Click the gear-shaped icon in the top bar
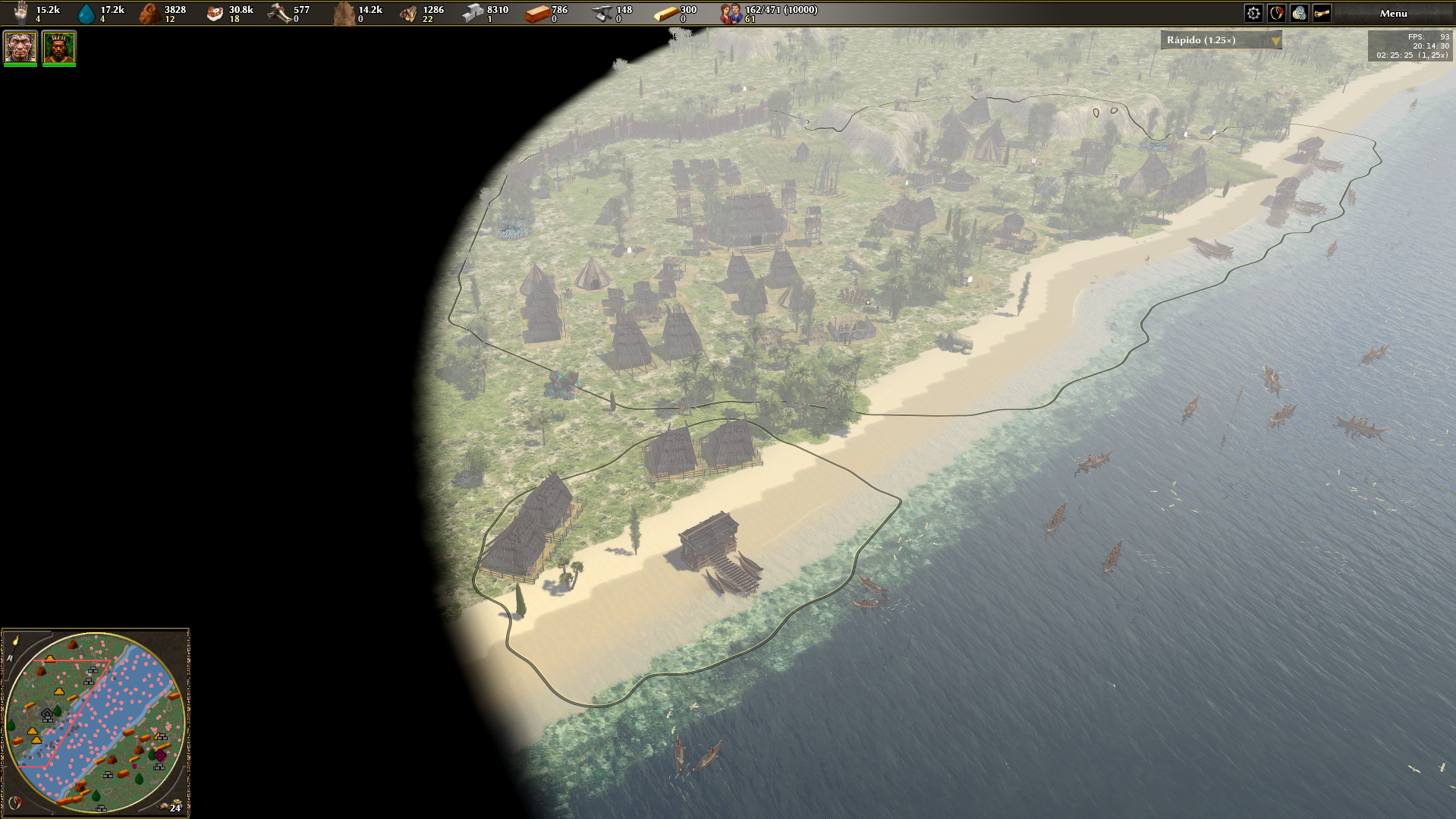This screenshot has height=819, width=1456. pos(1253,13)
